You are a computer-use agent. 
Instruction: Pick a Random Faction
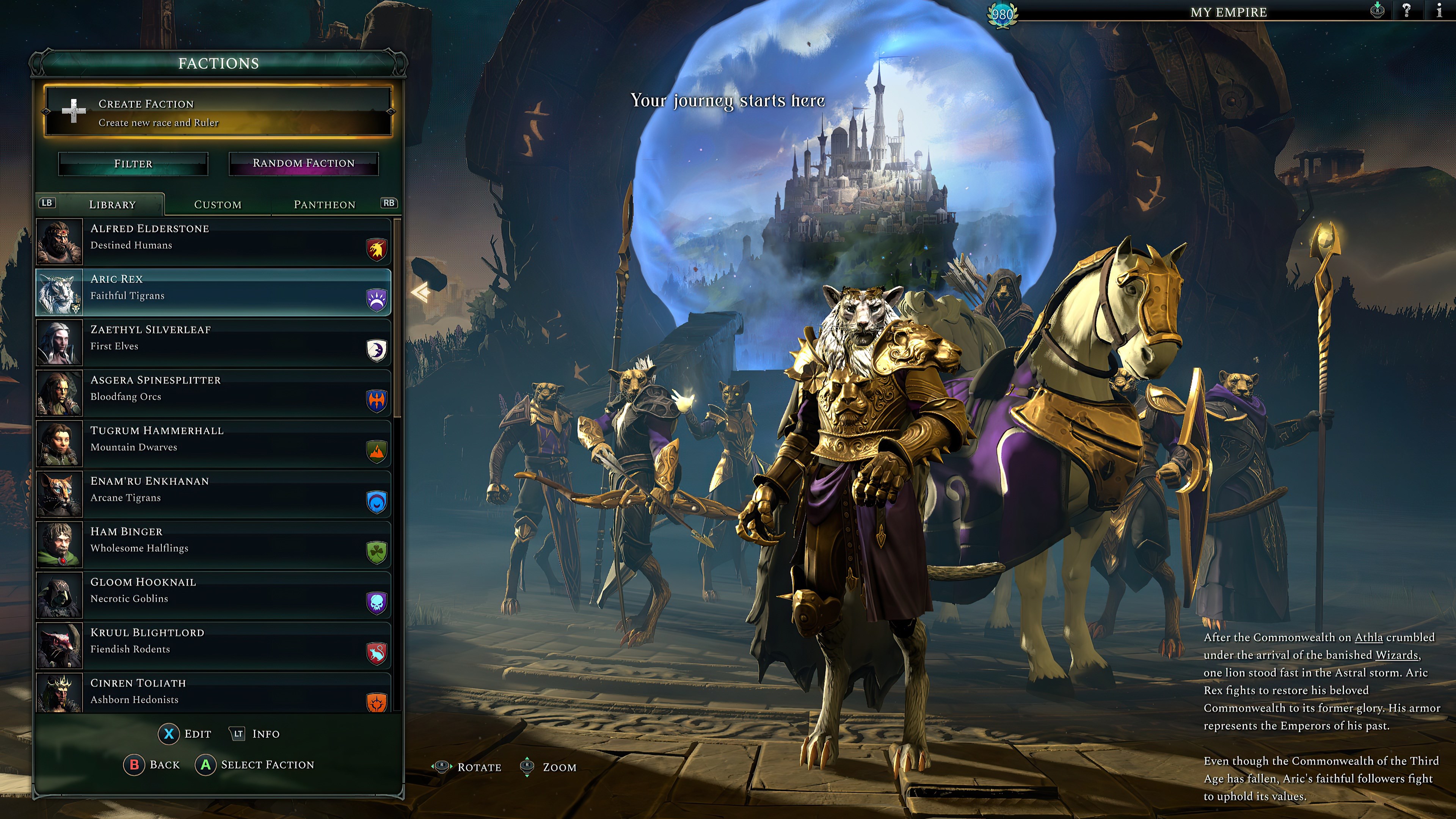(303, 163)
